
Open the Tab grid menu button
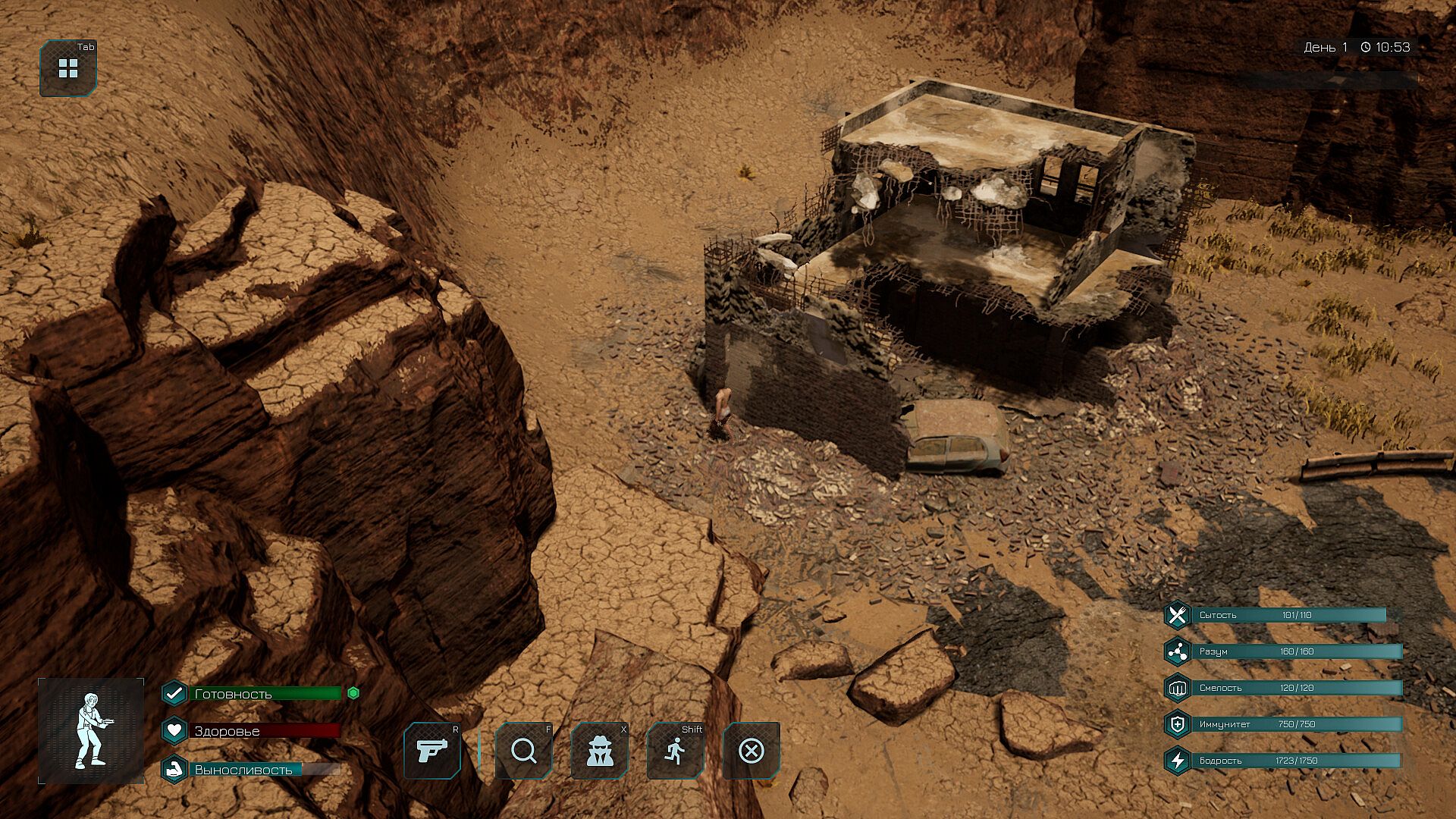pos(68,68)
